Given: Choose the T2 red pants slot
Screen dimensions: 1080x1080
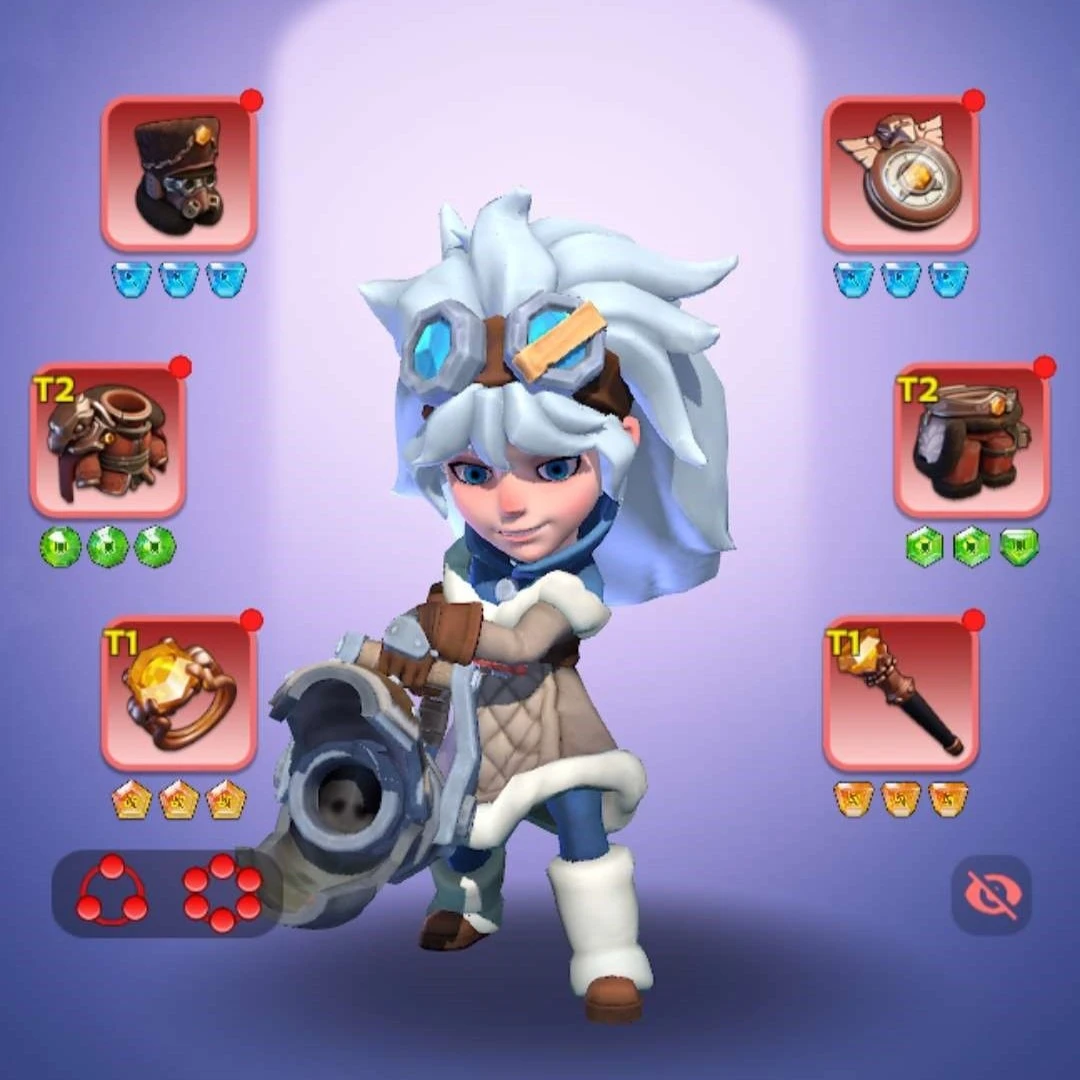Looking at the screenshot, I should 971,441.
